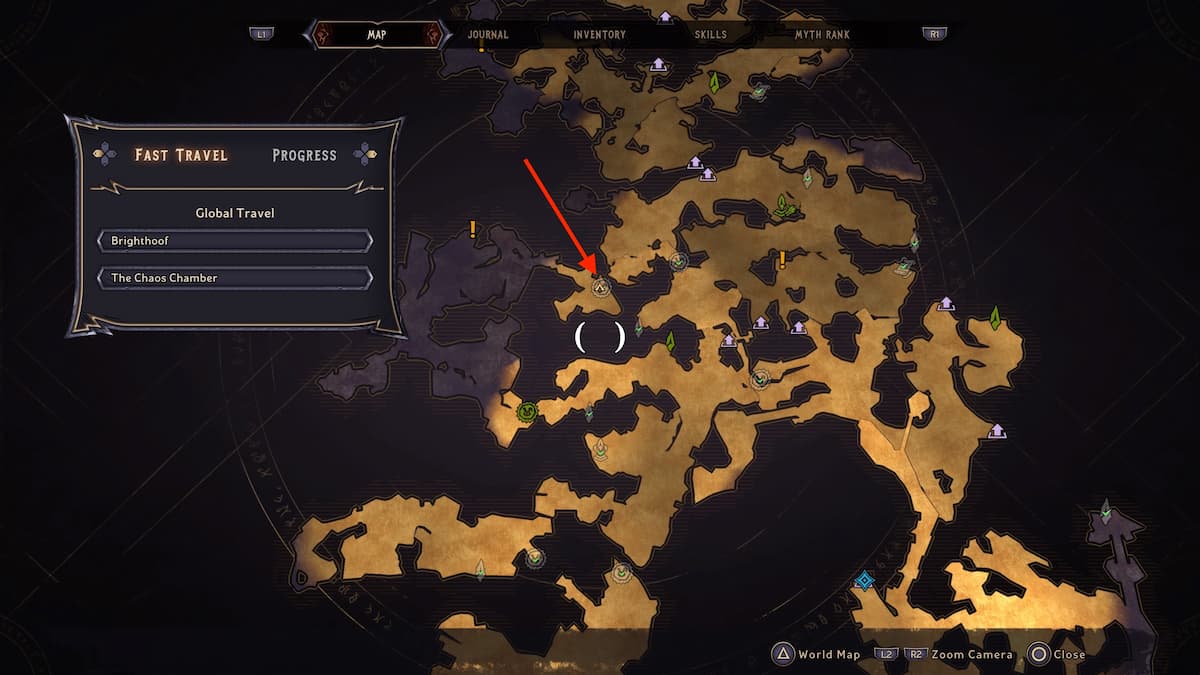This screenshot has height=675, width=1200.
Task: Click the blue diamond player marker
Action: (865, 580)
